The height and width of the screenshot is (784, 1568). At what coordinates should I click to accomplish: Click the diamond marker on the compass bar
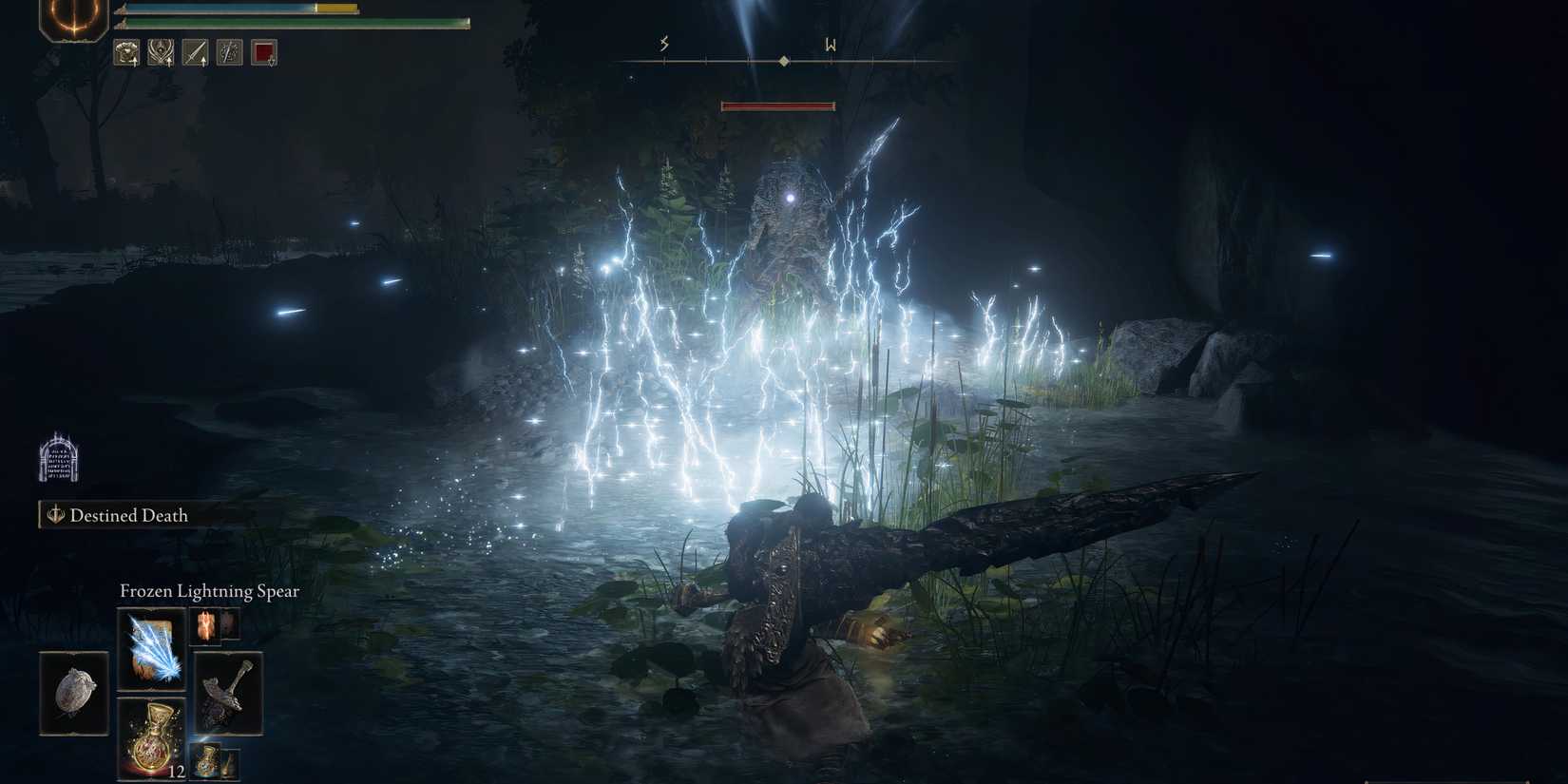click(x=782, y=63)
